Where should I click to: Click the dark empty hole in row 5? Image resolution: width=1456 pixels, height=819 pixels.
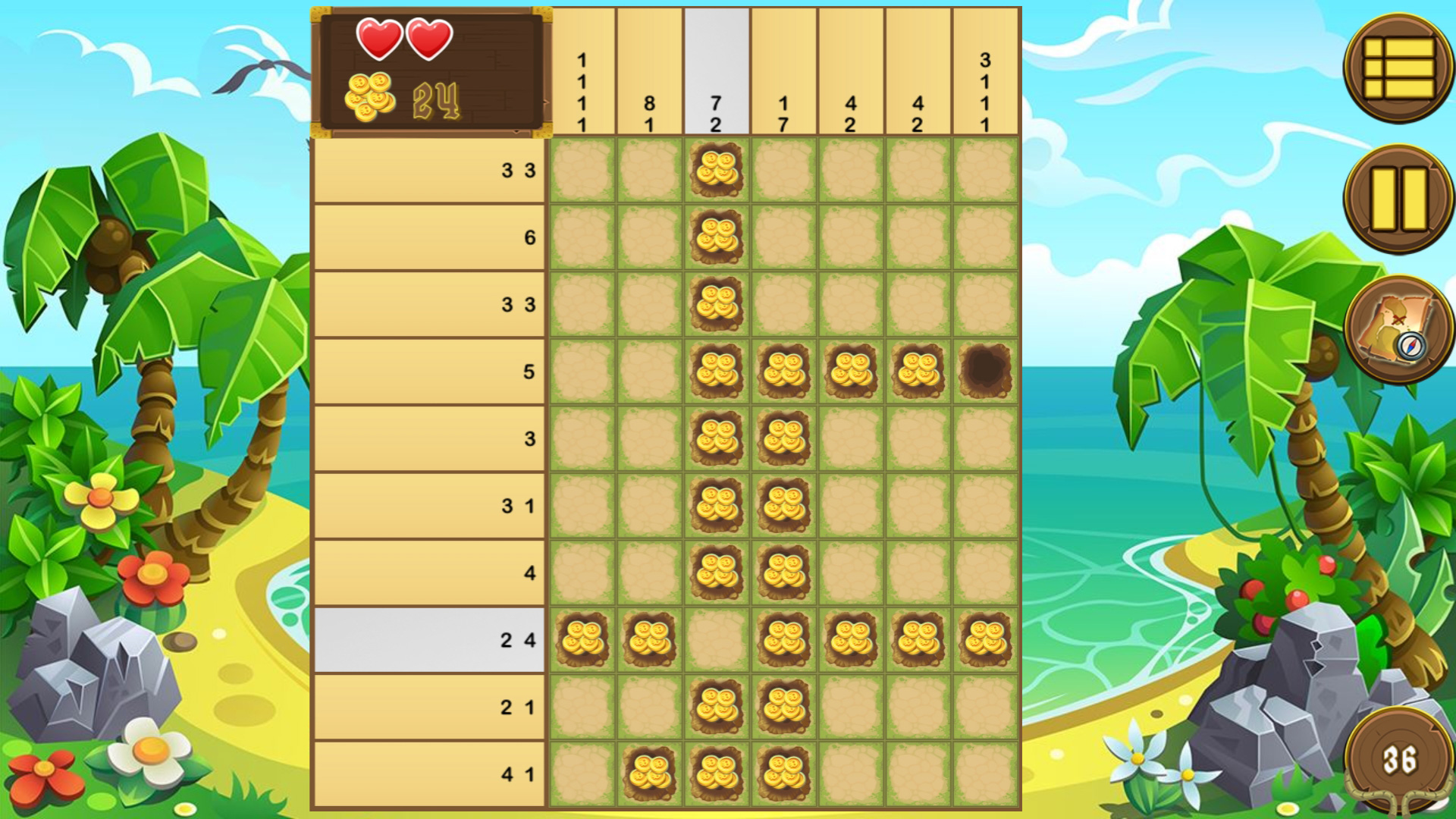click(986, 372)
